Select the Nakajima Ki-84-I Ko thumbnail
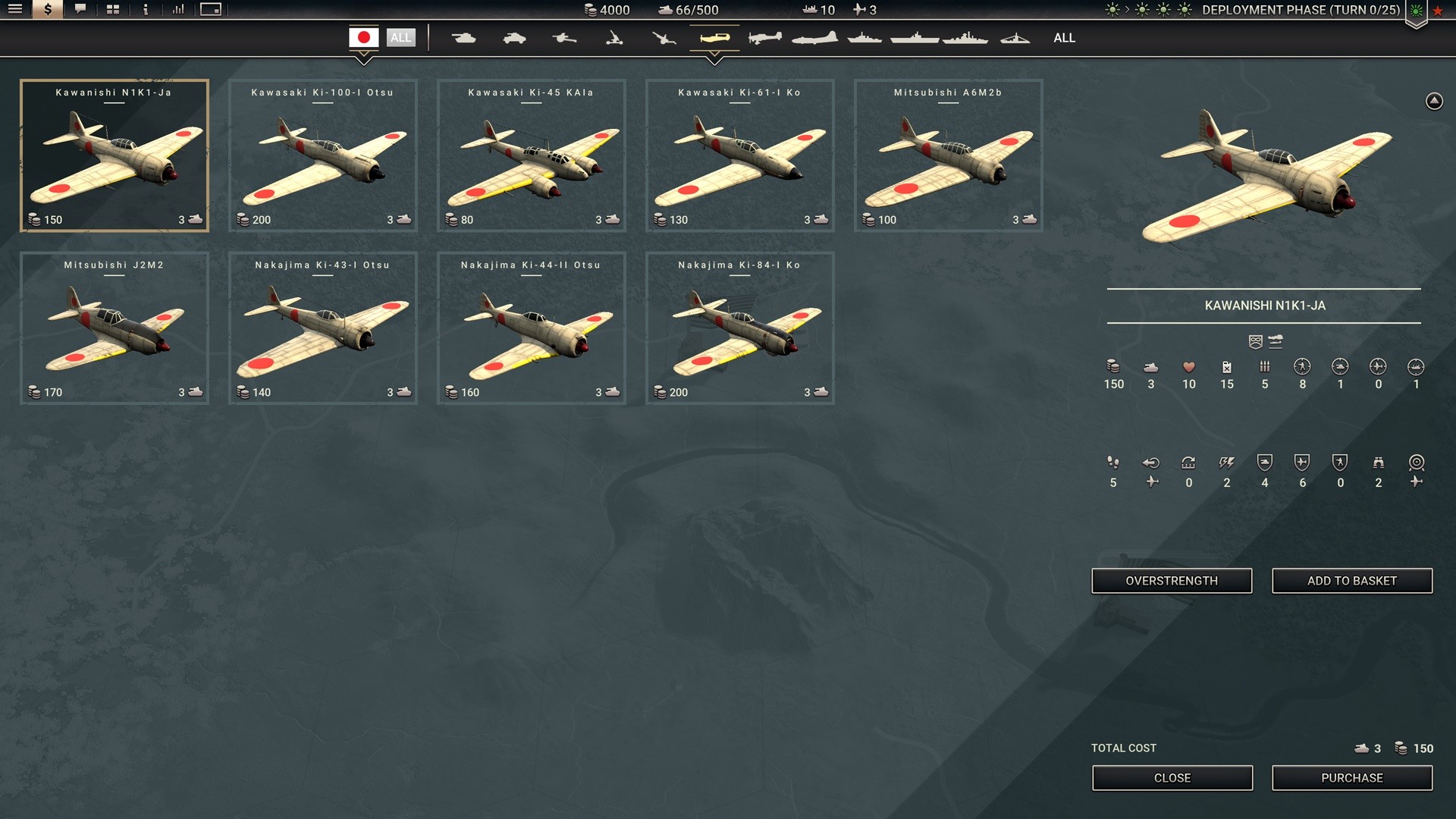Image resolution: width=1456 pixels, height=819 pixels. point(739,328)
